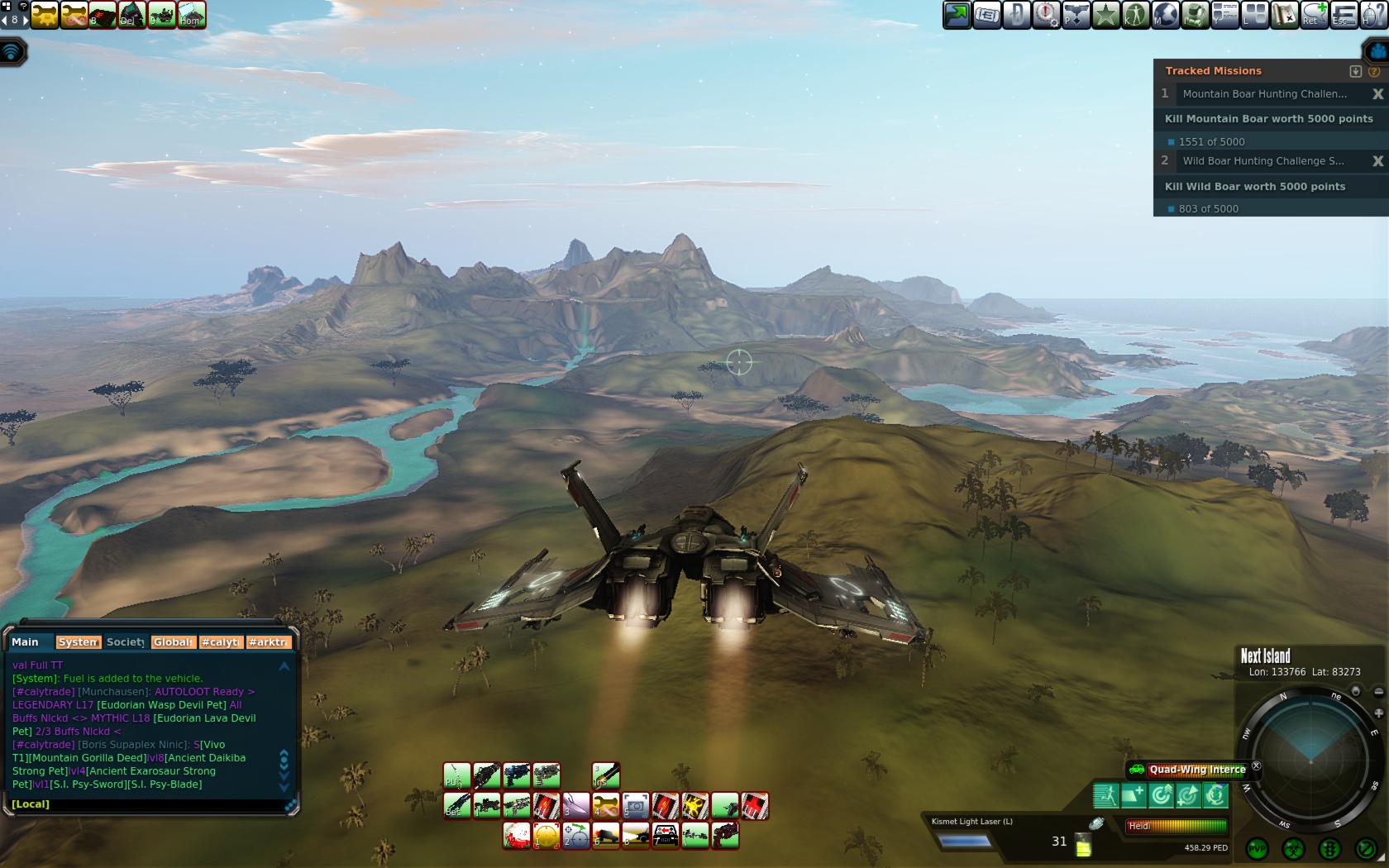Switch to the Society chat tab
The height and width of the screenshot is (868, 1389).
coord(125,642)
